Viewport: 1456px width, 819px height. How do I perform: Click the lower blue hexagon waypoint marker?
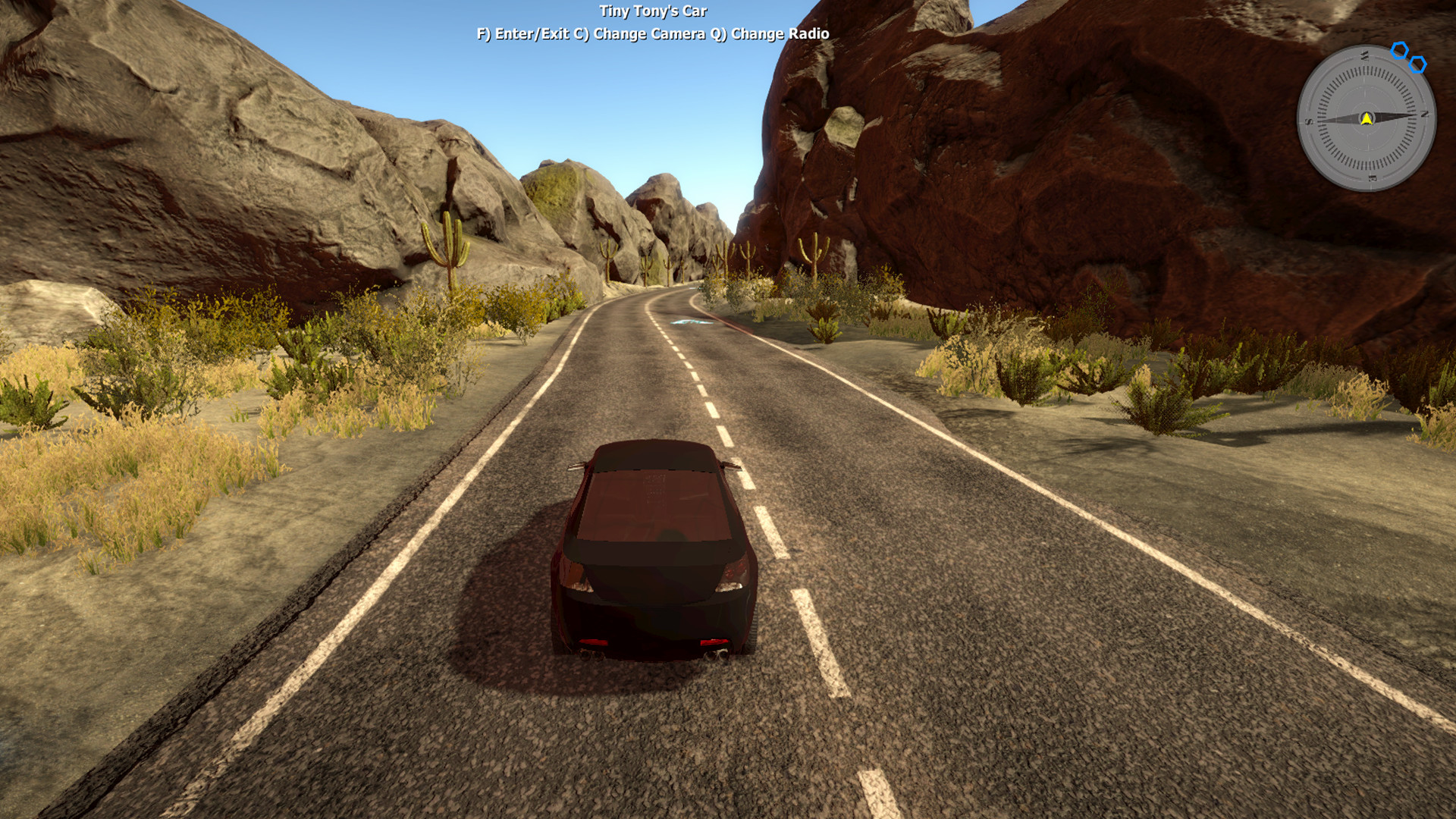point(1417,64)
